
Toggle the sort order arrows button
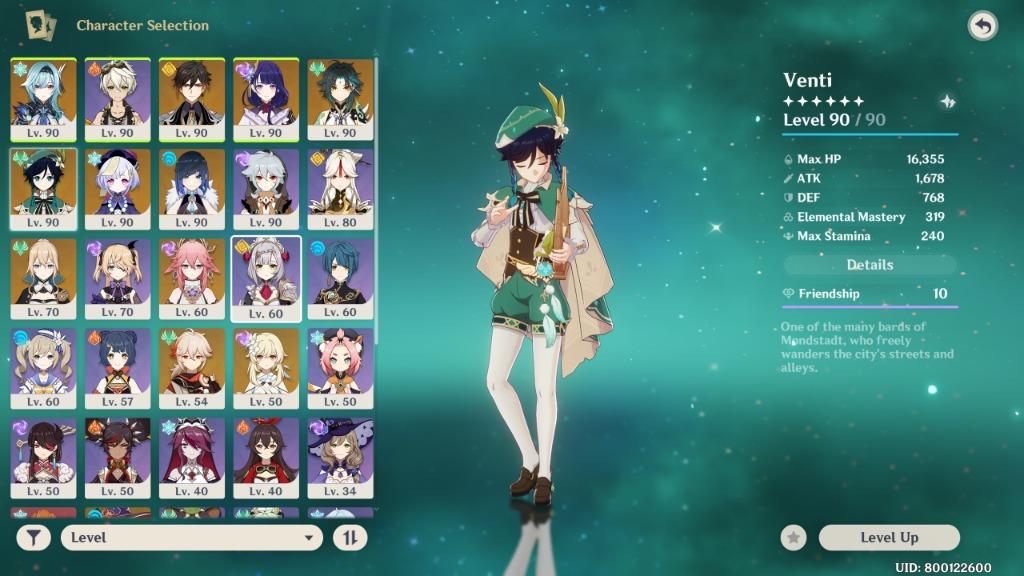pyautogui.click(x=350, y=538)
